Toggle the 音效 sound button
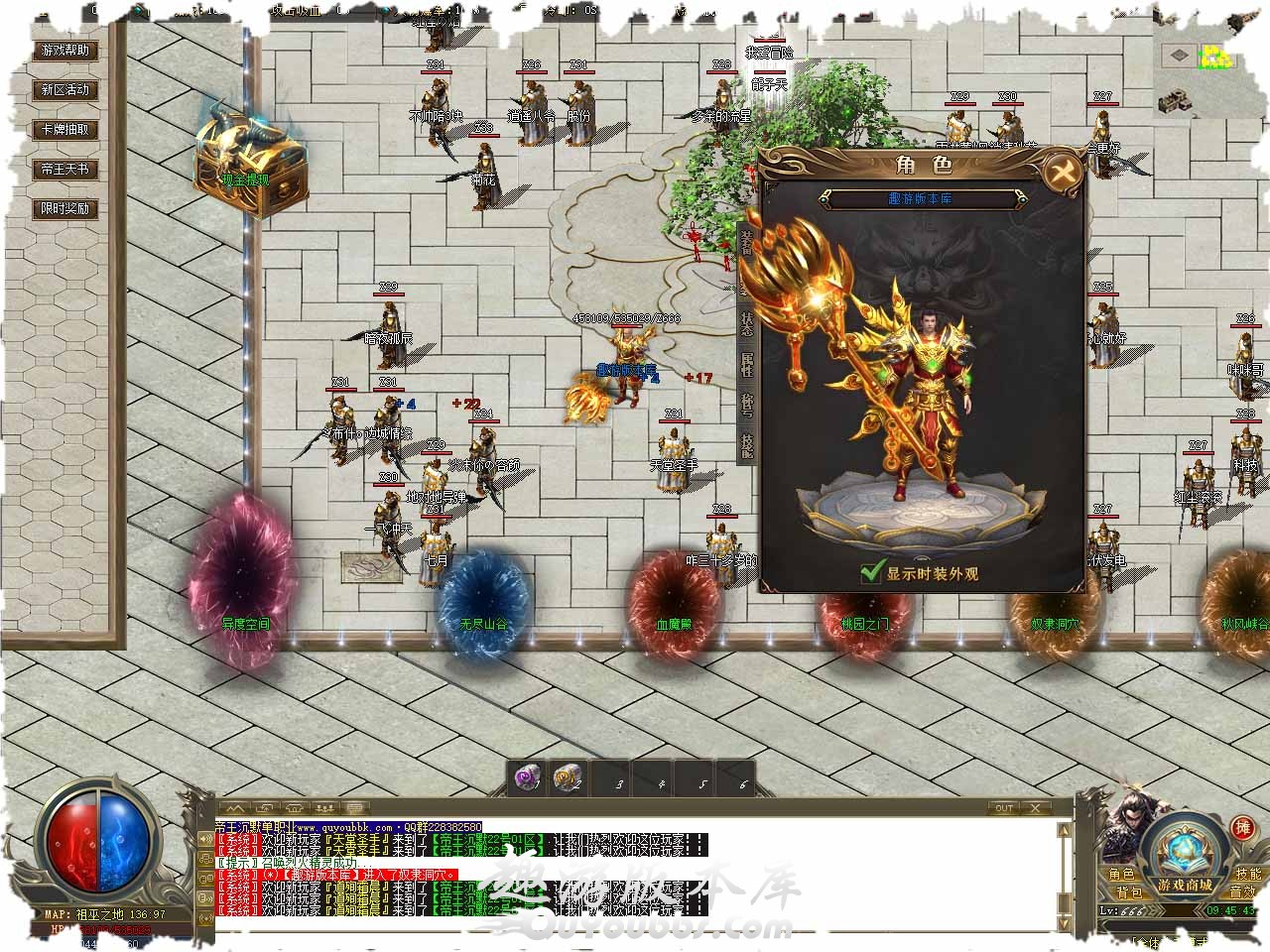Viewport: 1270px width, 952px height. coord(1243,892)
